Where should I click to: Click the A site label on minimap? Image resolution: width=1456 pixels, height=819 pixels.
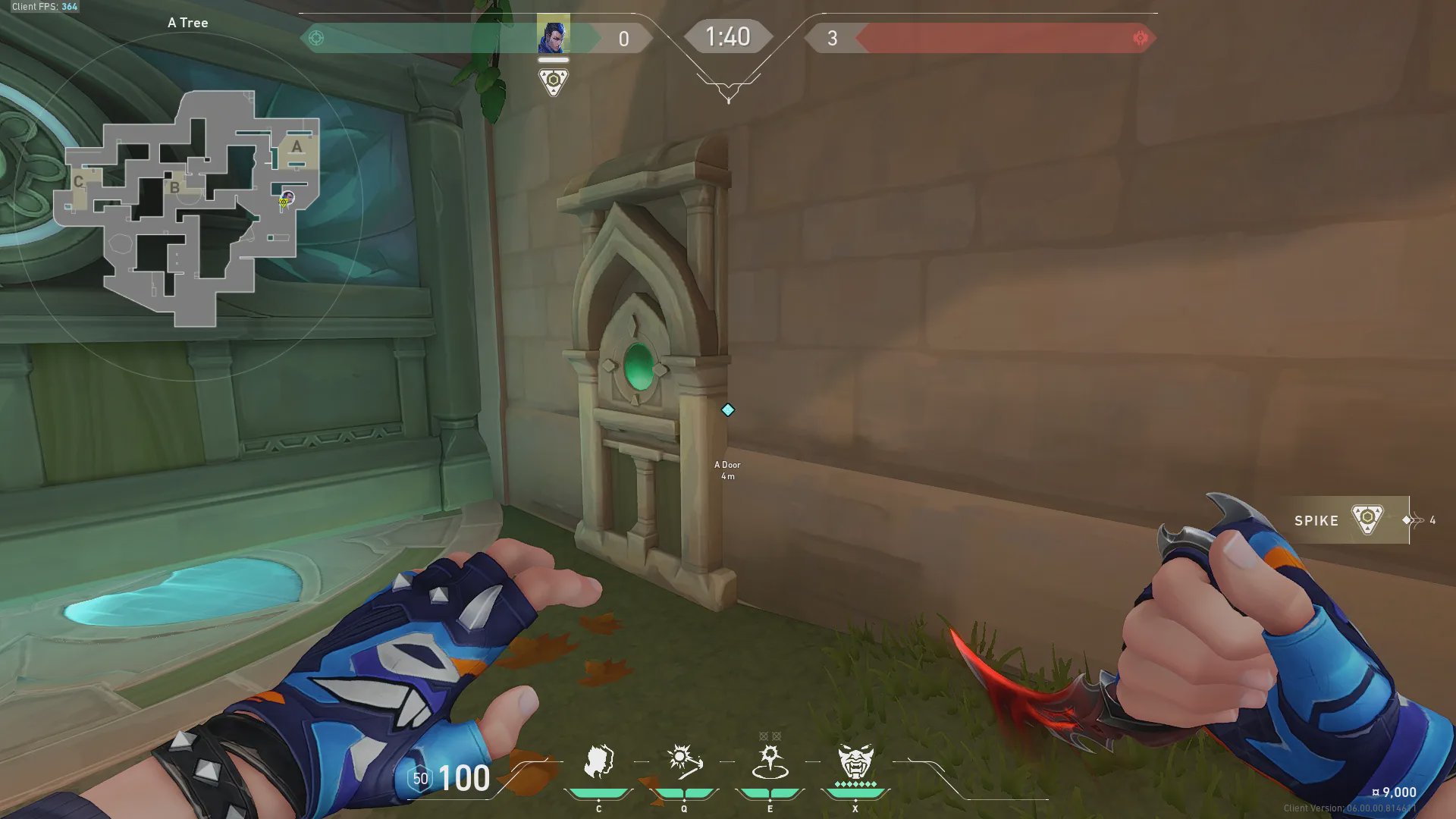[297, 146]
